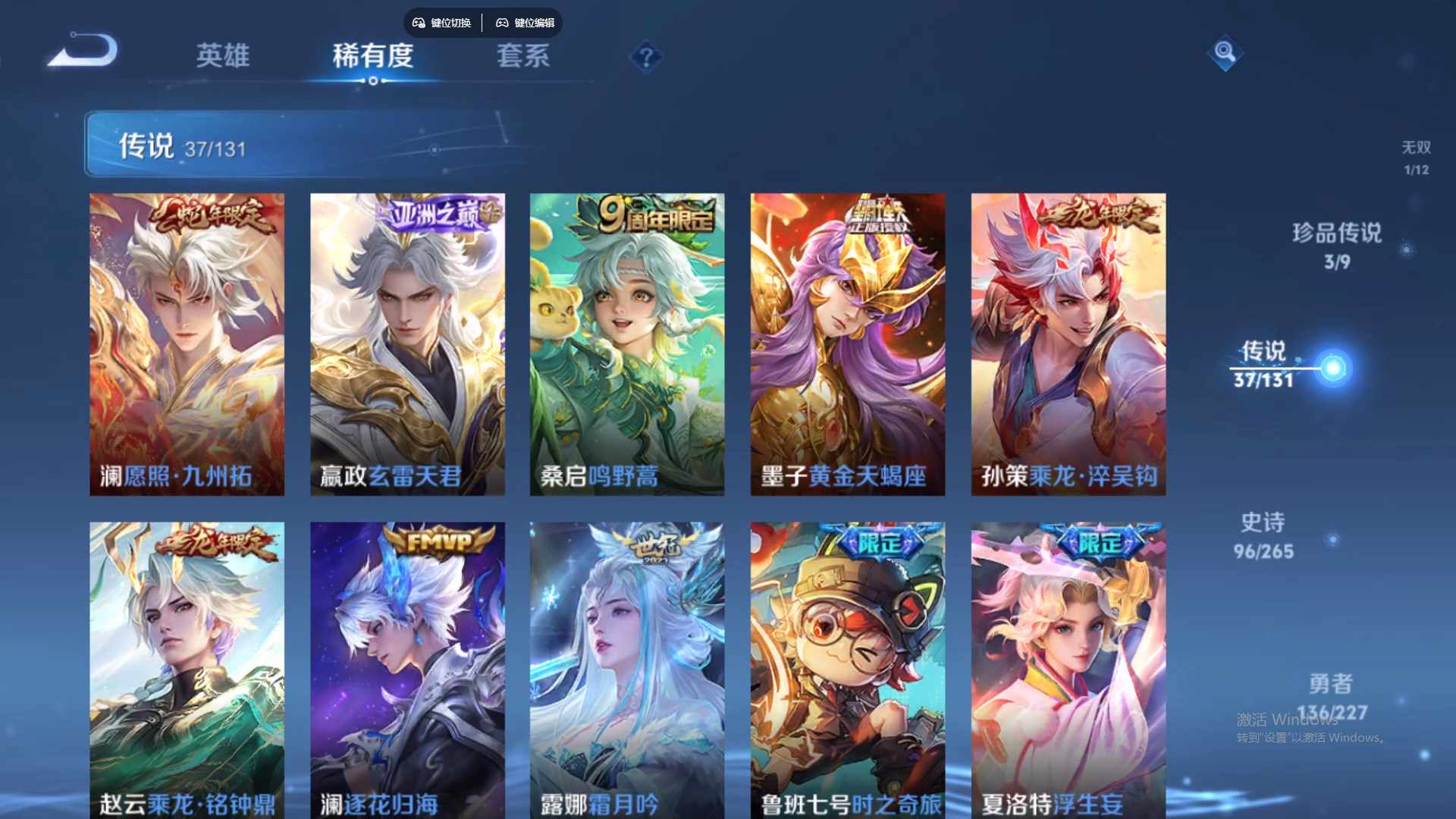Open the 露娜 霜月吟 skin card
The width and height of the screenshot is (1456, 819).
click(626, 670)
